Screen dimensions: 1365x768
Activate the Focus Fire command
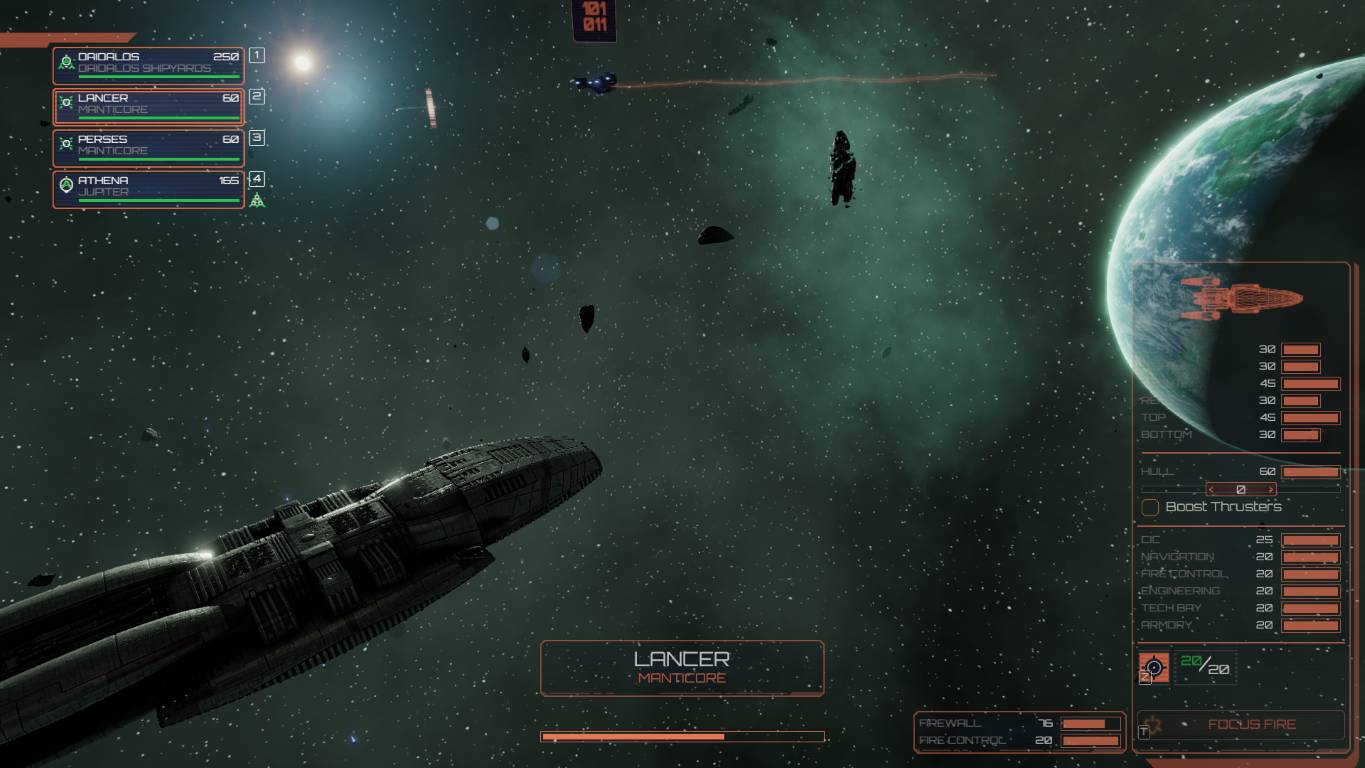(x=1250, y=724)
